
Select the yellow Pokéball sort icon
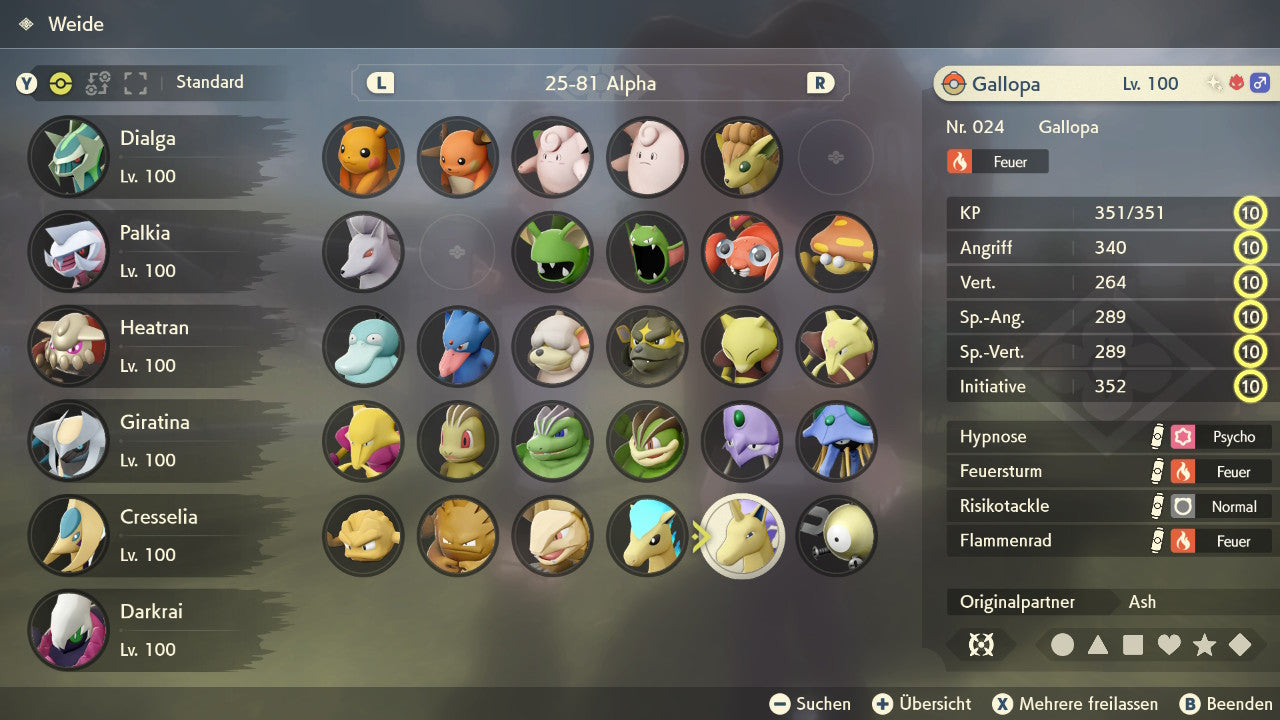(60, 84)
